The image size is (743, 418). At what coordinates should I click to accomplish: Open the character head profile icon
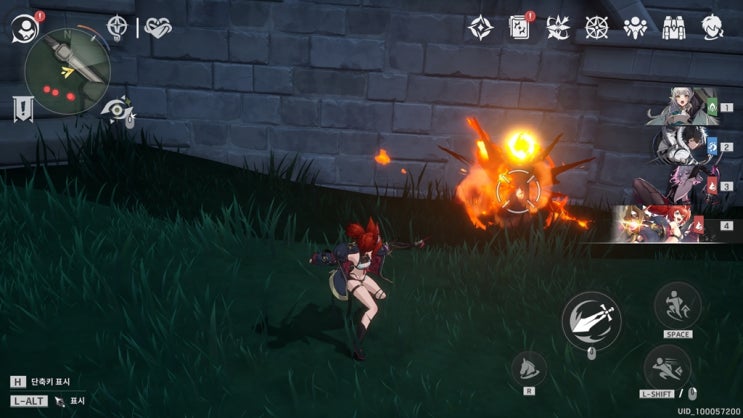713,27
